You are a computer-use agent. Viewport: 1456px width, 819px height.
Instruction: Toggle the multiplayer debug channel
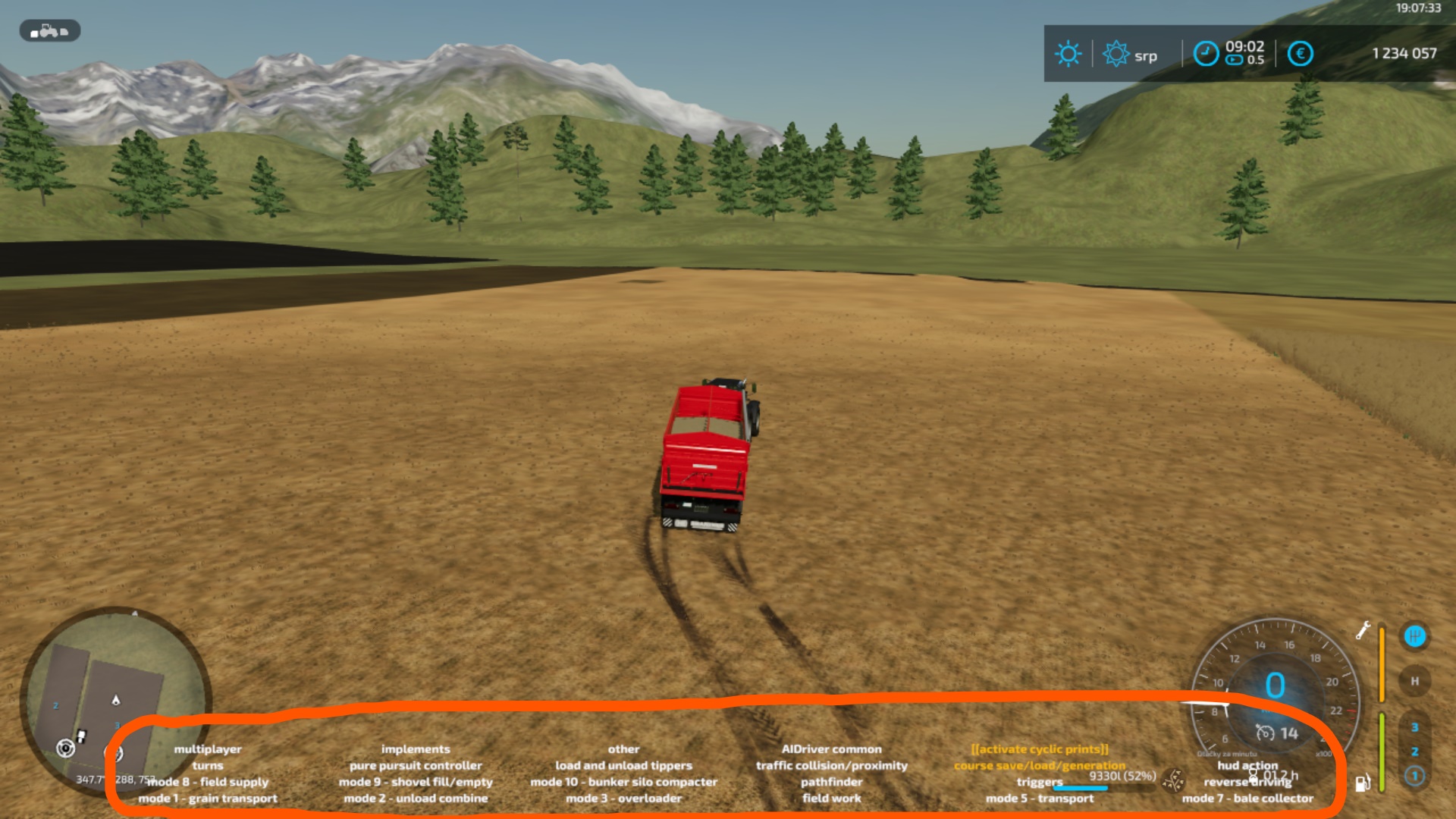[207, 749]
